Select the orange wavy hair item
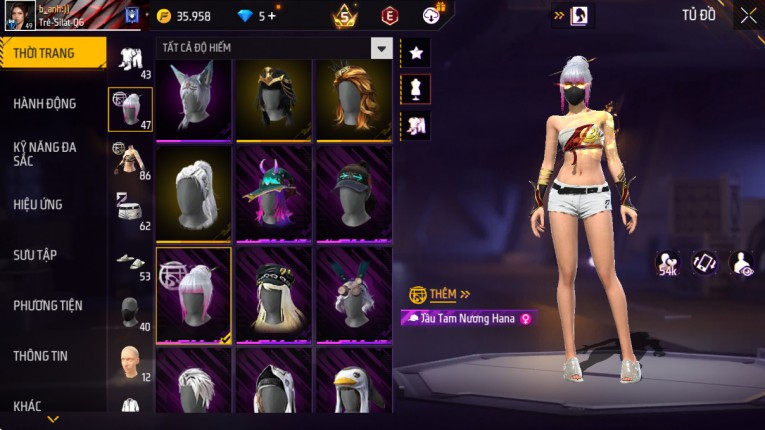Image resolution: width=765 pixels, height=430 pixels. (354, 99)
